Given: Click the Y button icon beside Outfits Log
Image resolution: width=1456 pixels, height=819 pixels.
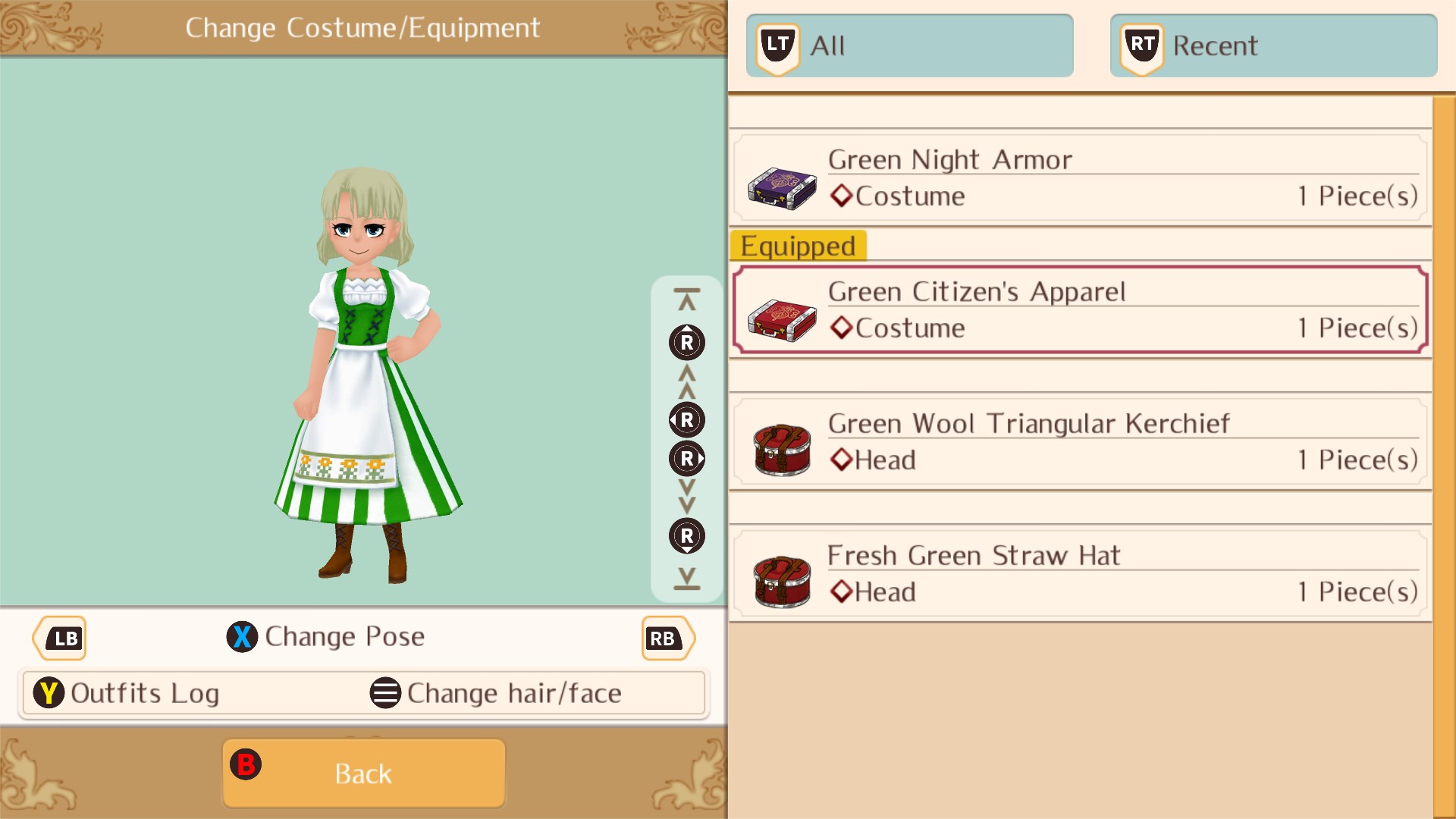Looking at the screenshot, I should (x=49, y=692).
